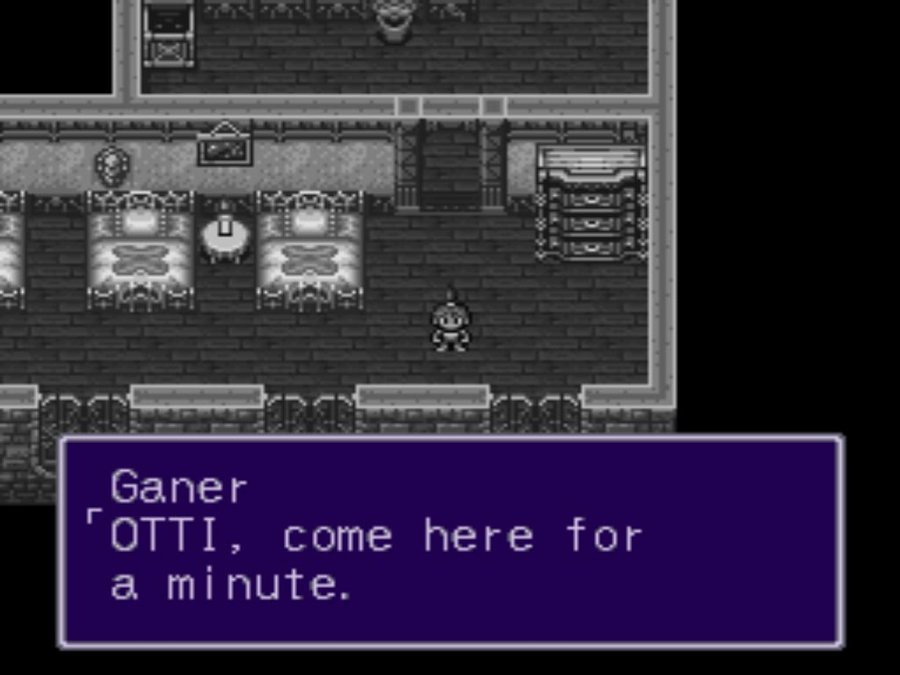900x675 pixels.
Task: Advance Ganer's dialogue message box
Action: (x=450, y=541)
